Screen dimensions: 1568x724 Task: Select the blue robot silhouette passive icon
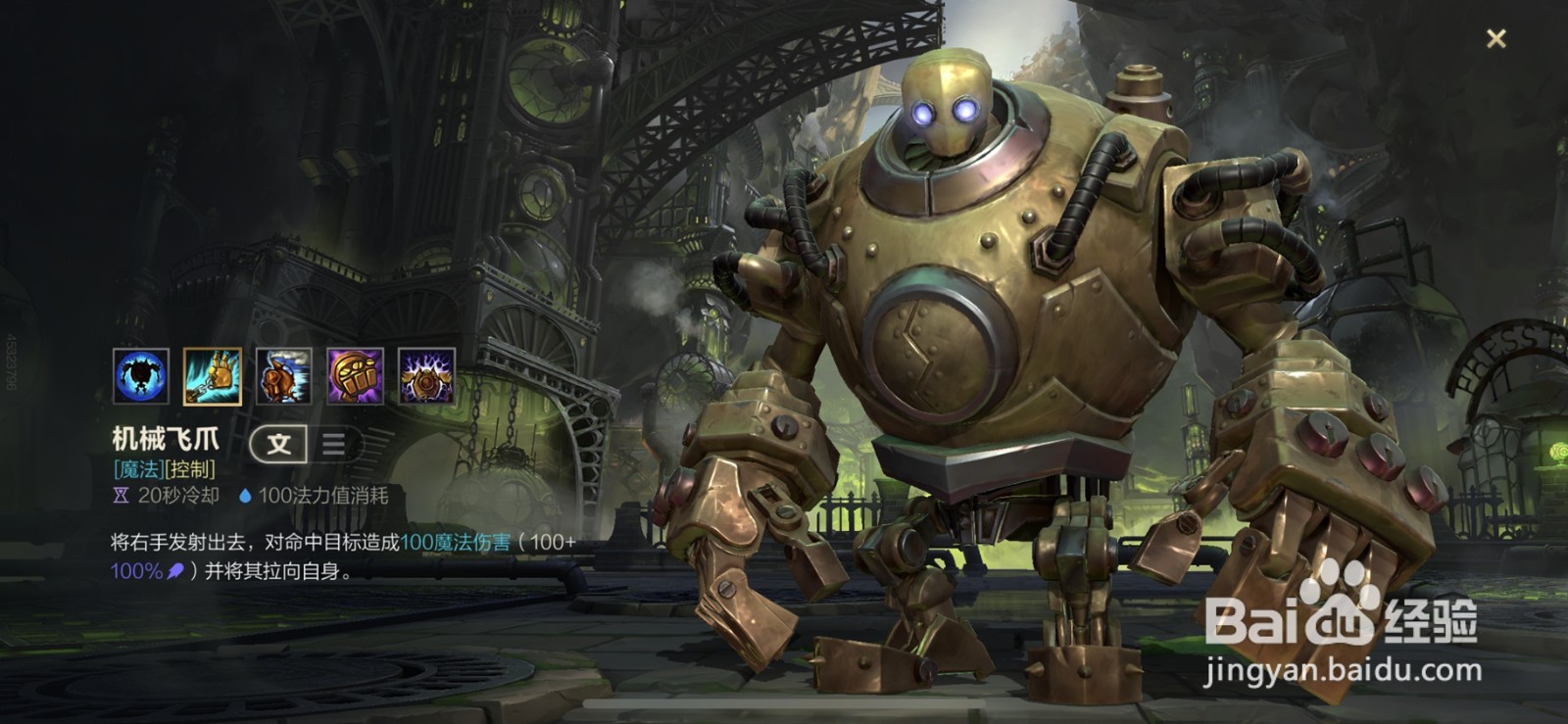[x=141, y=376]
